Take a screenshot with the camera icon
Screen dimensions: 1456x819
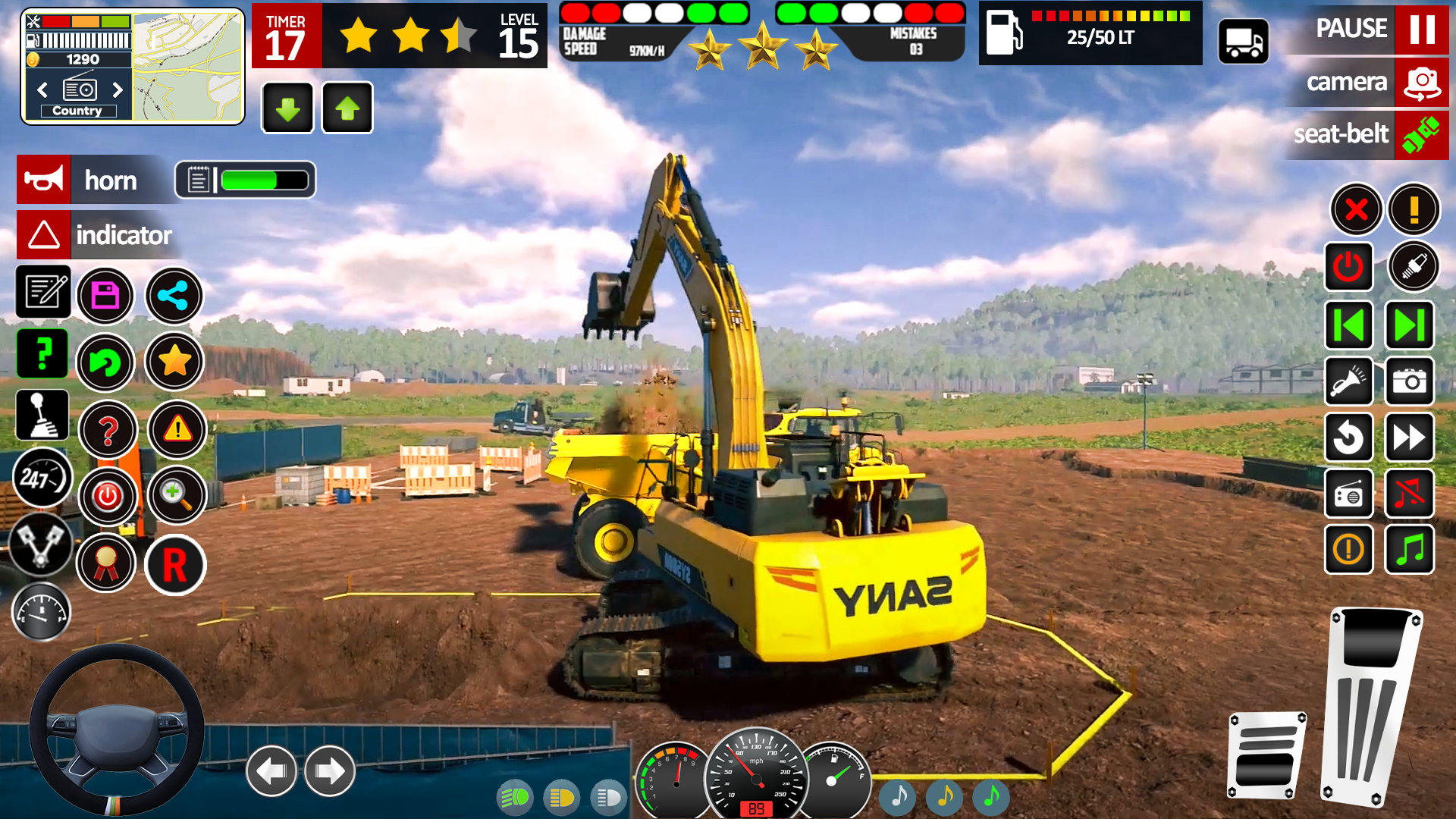pyautogui.click(x=1409, y=381)
